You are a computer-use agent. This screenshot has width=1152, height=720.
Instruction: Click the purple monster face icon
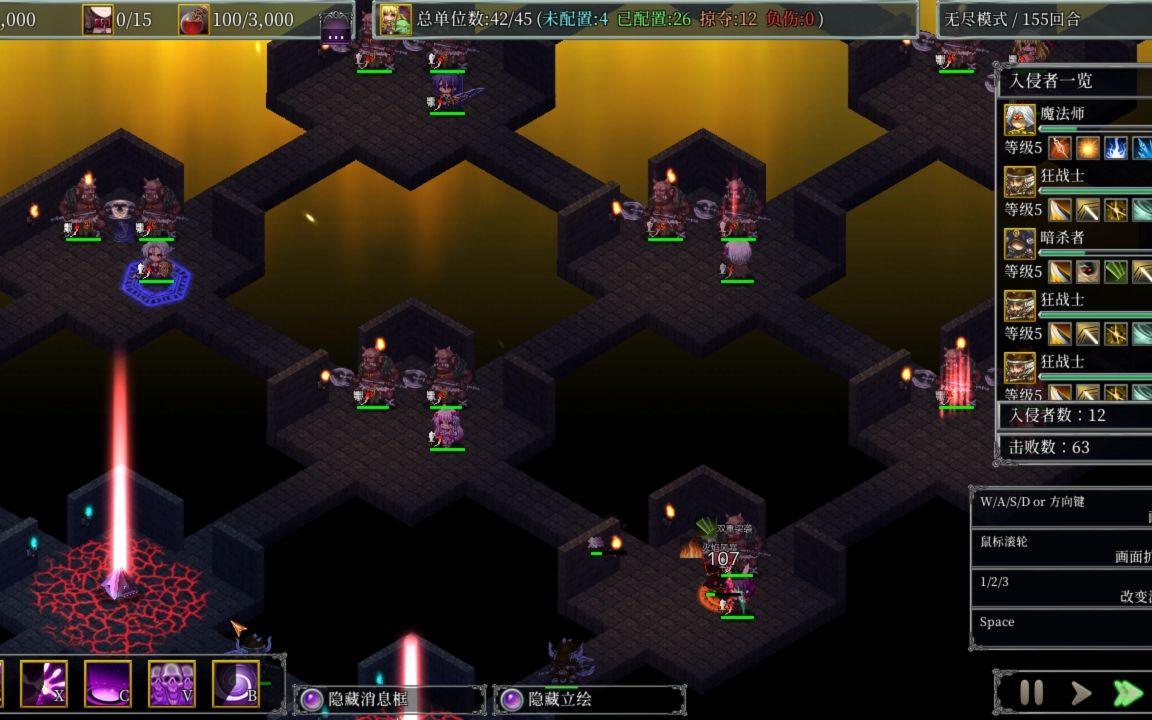(x=335, y=29)
